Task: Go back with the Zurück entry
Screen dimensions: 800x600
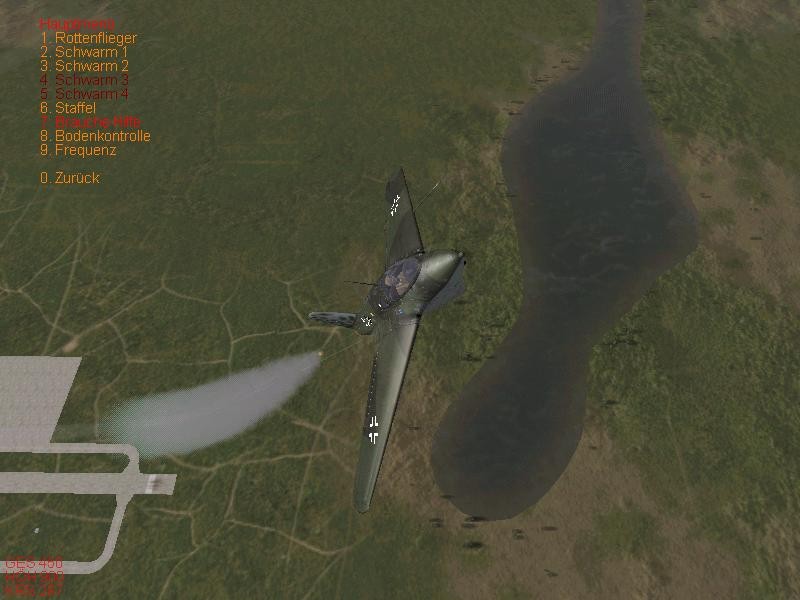Action: click(70, 178)
